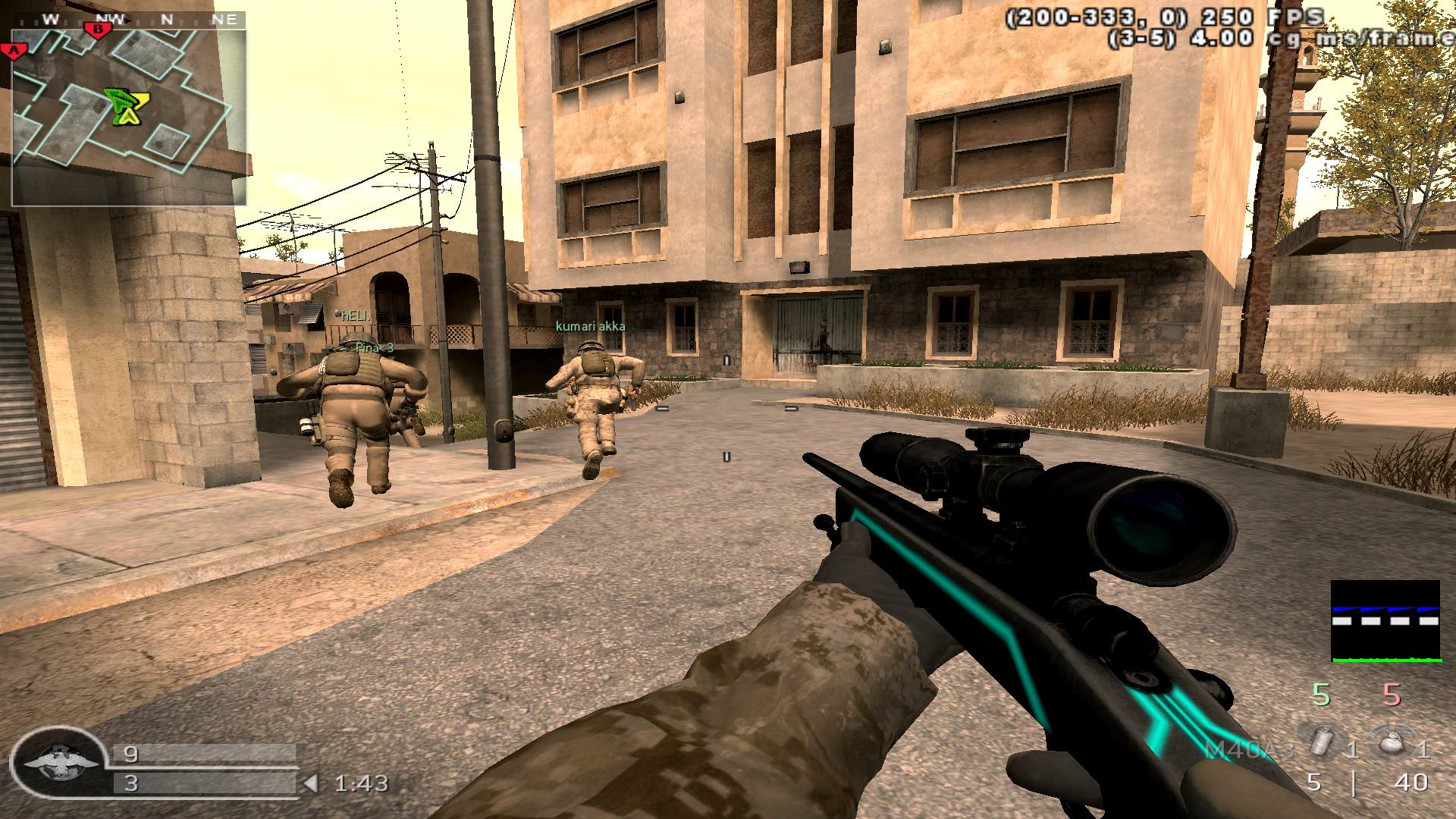Click the compass heading strip
The image size is (1456, 819).
click(x=128, y=20)
